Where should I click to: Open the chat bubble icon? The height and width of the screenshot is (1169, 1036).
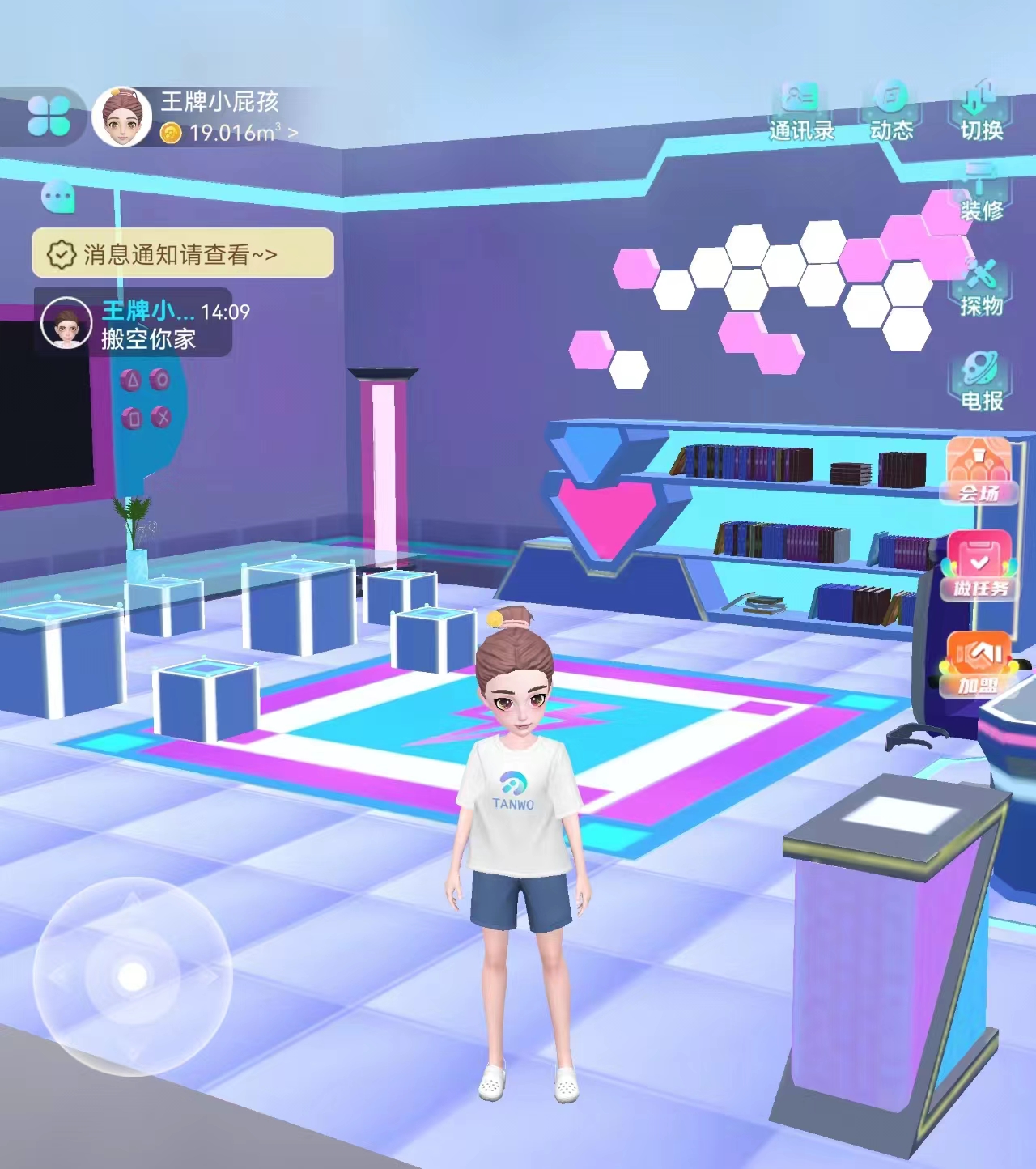pos(58,197)
